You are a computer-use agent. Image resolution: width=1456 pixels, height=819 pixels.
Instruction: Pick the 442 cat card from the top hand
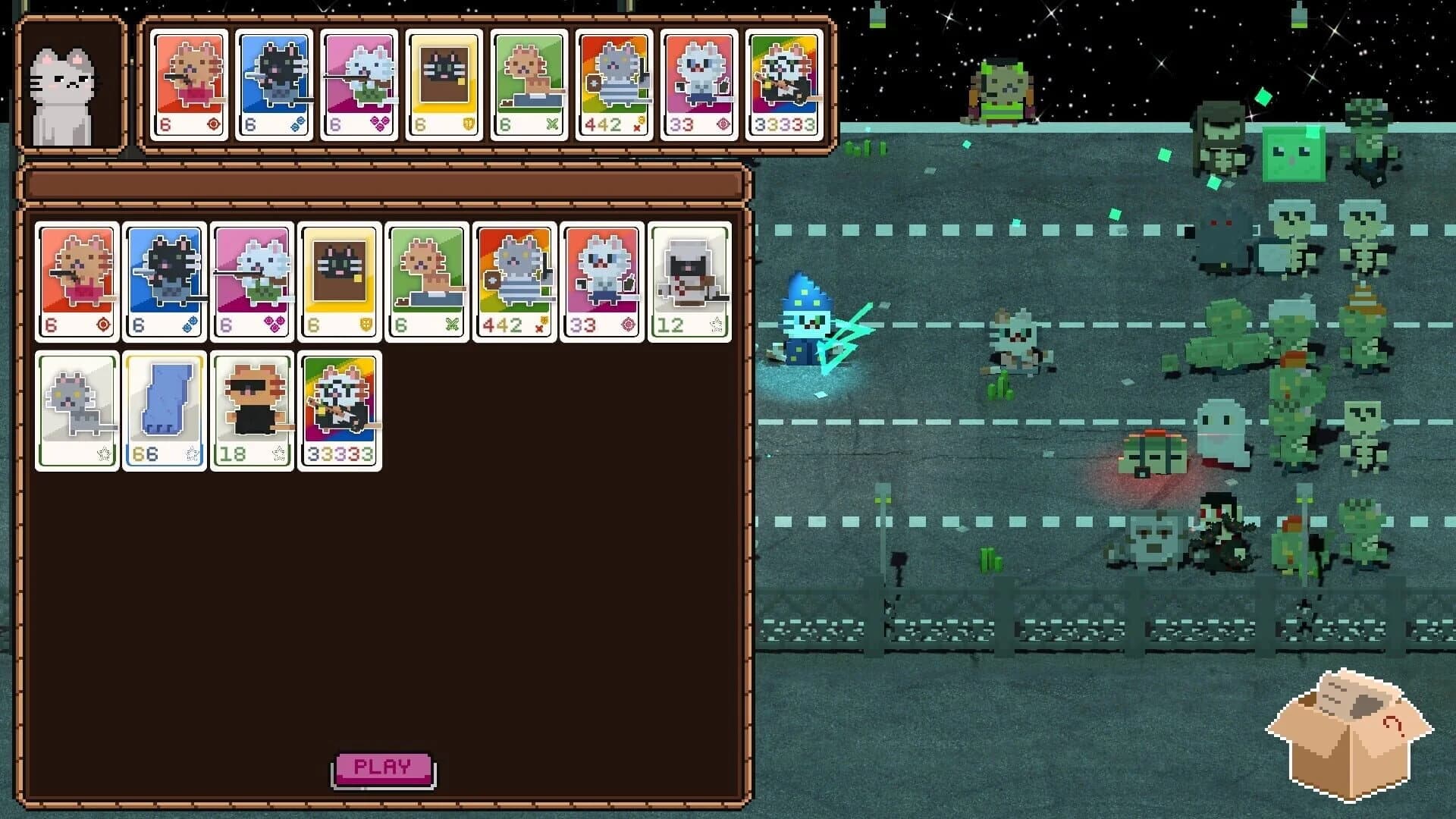(614, 83)
